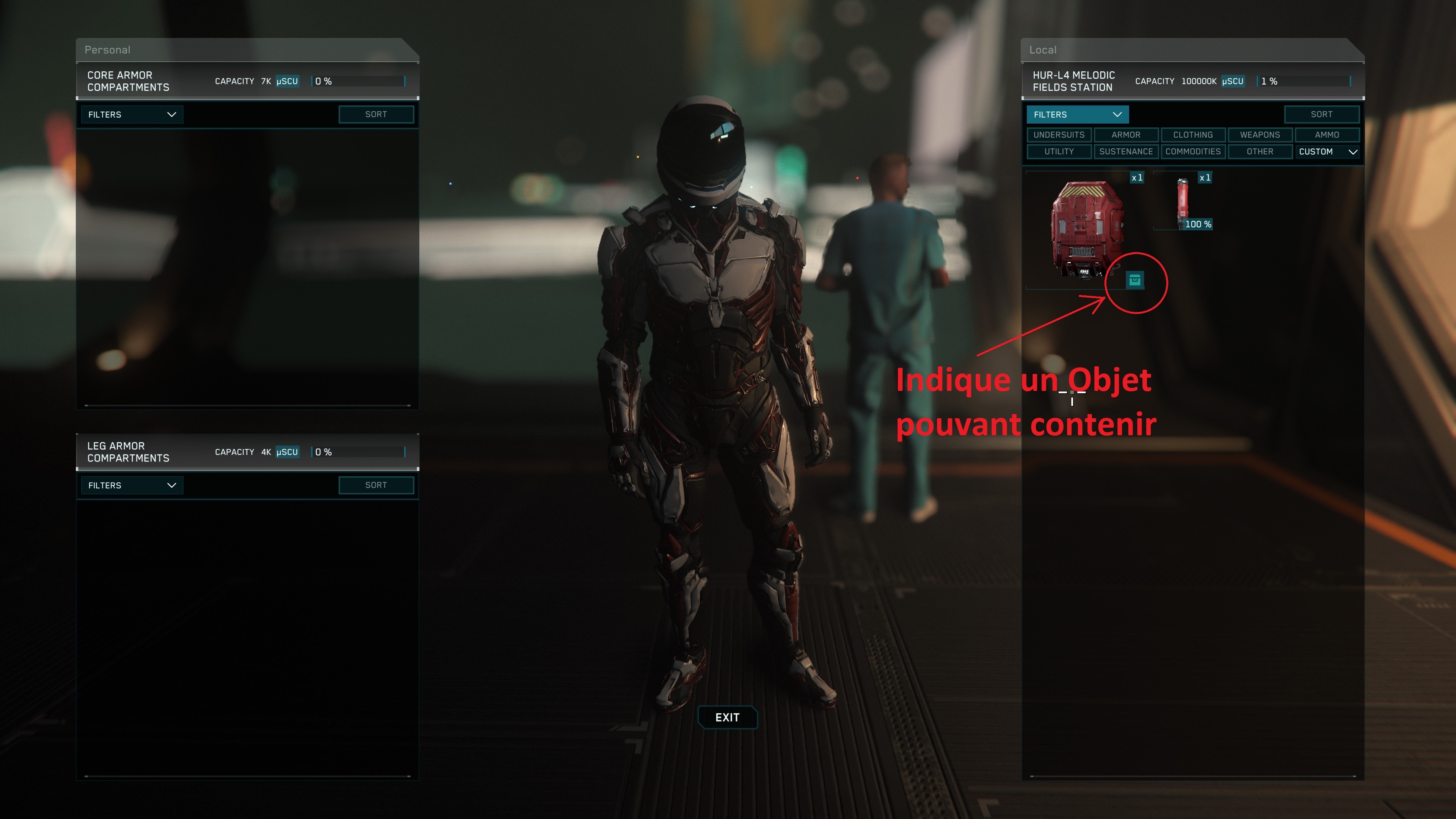This screenshot has width=1456, height=819.
Task: Sort the HUR-L4 station inventory
Action: tap(1321, 115)
